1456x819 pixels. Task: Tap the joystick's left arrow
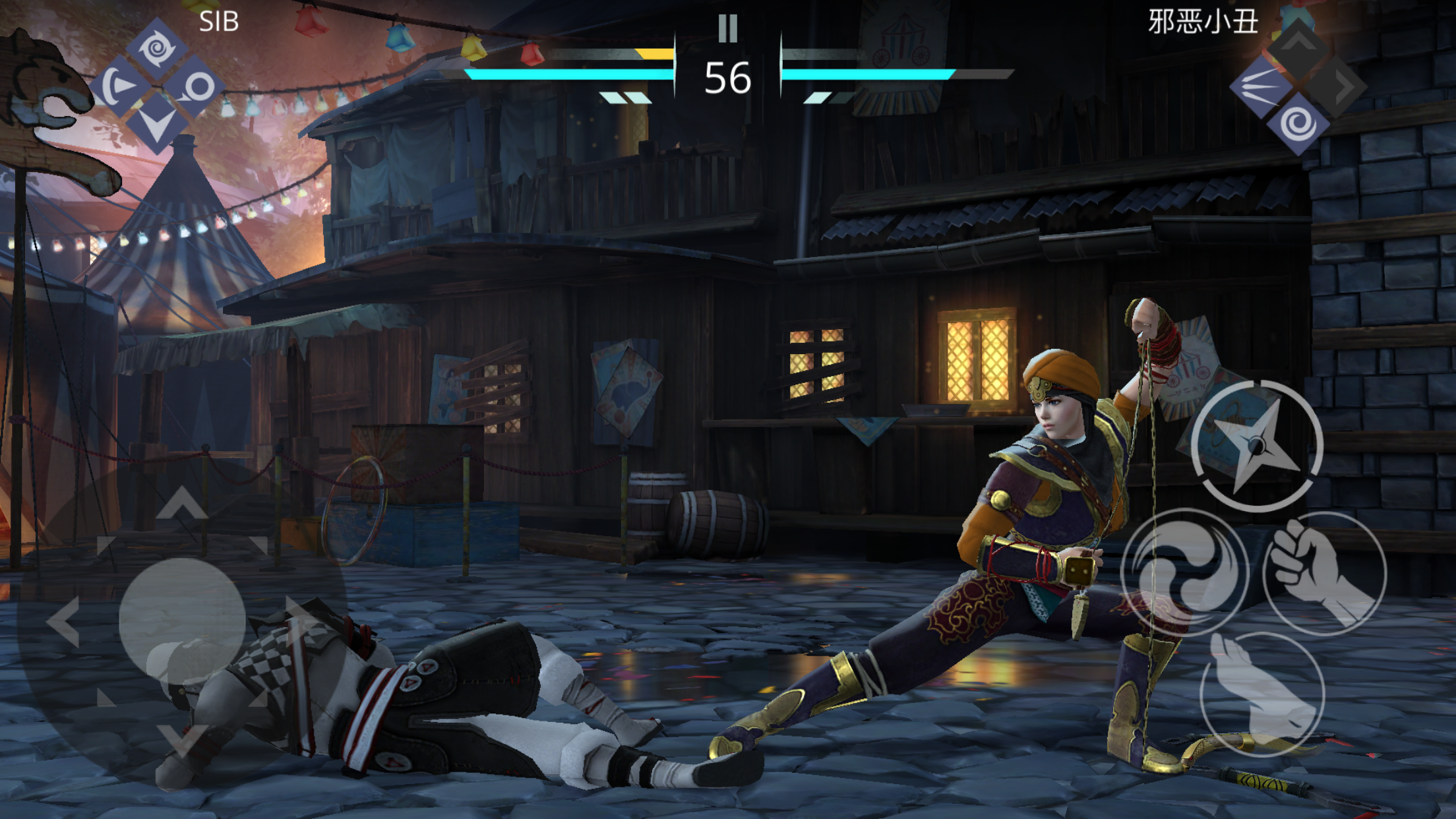(64, 621)
